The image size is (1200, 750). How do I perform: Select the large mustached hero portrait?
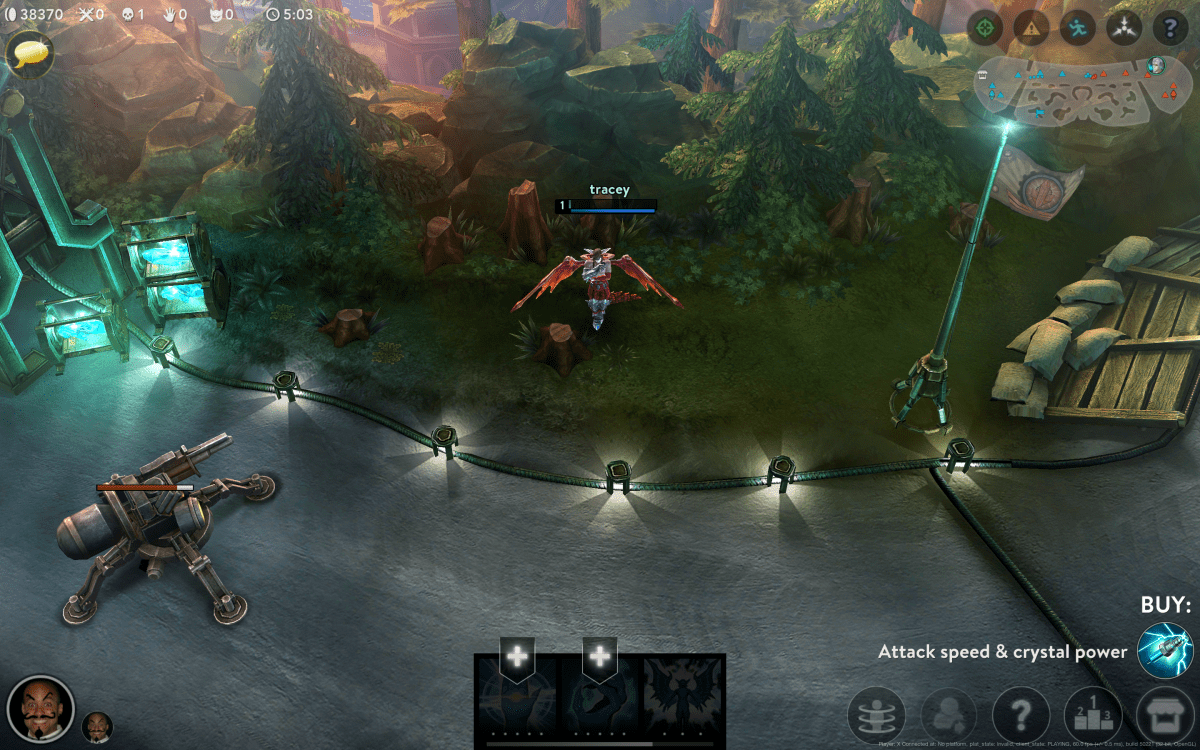pyautogui.click(x=41, y=710)
